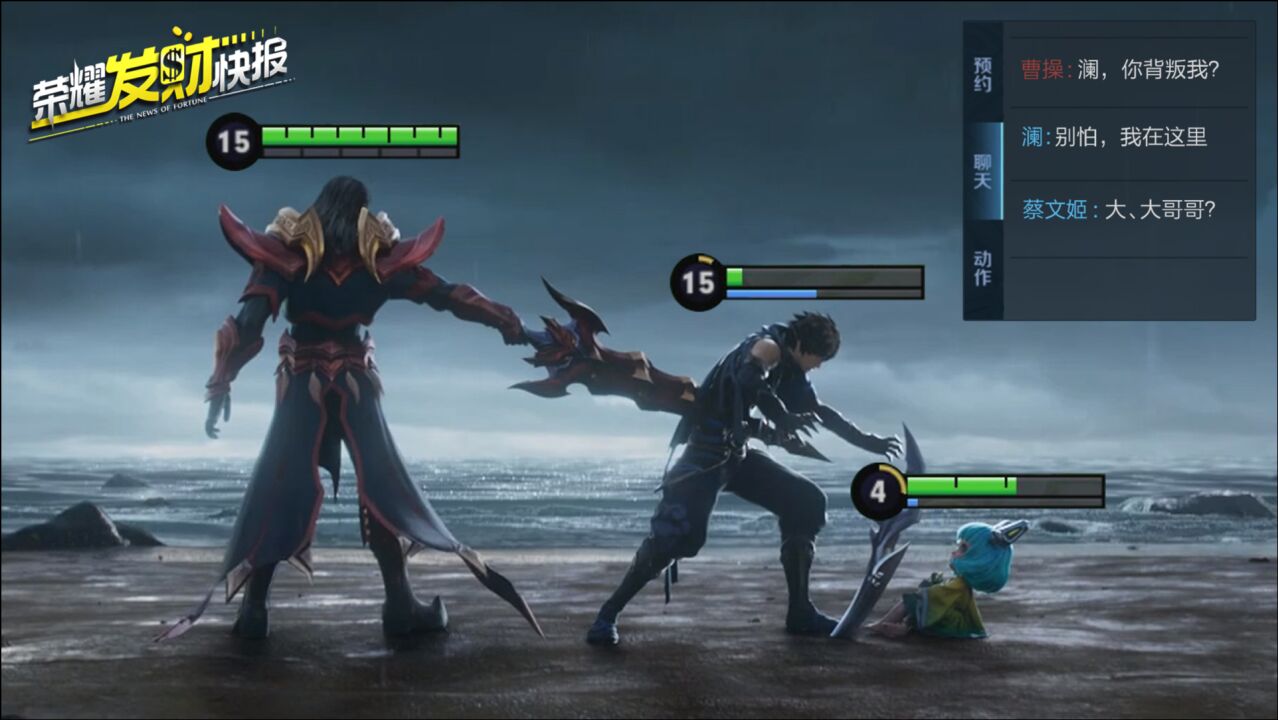Select the 别怕，我在这里 chat line
Screen dimensions: 1278x720
pyautogui.click(x=1128, y=138)
